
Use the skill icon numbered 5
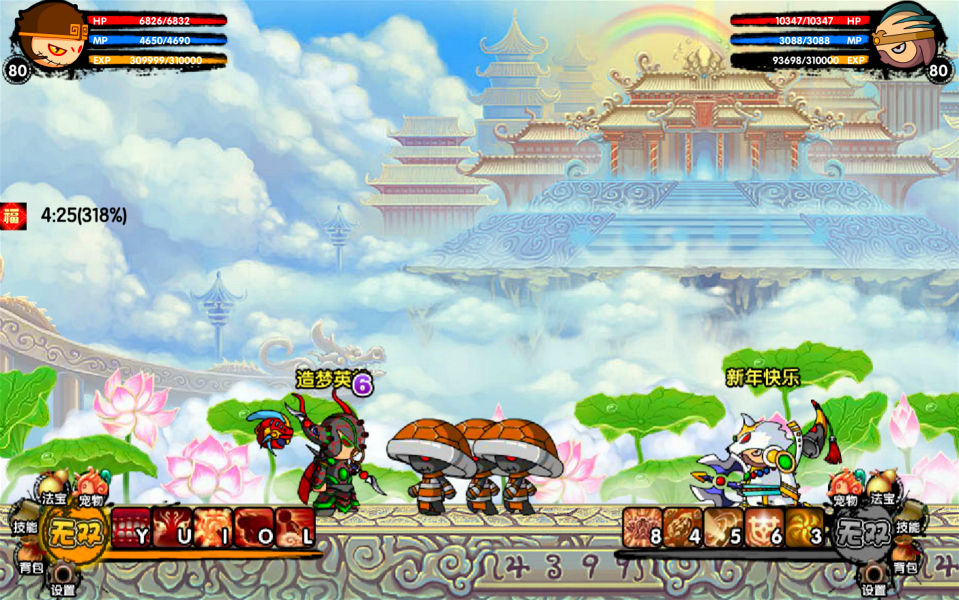(723, 527)
